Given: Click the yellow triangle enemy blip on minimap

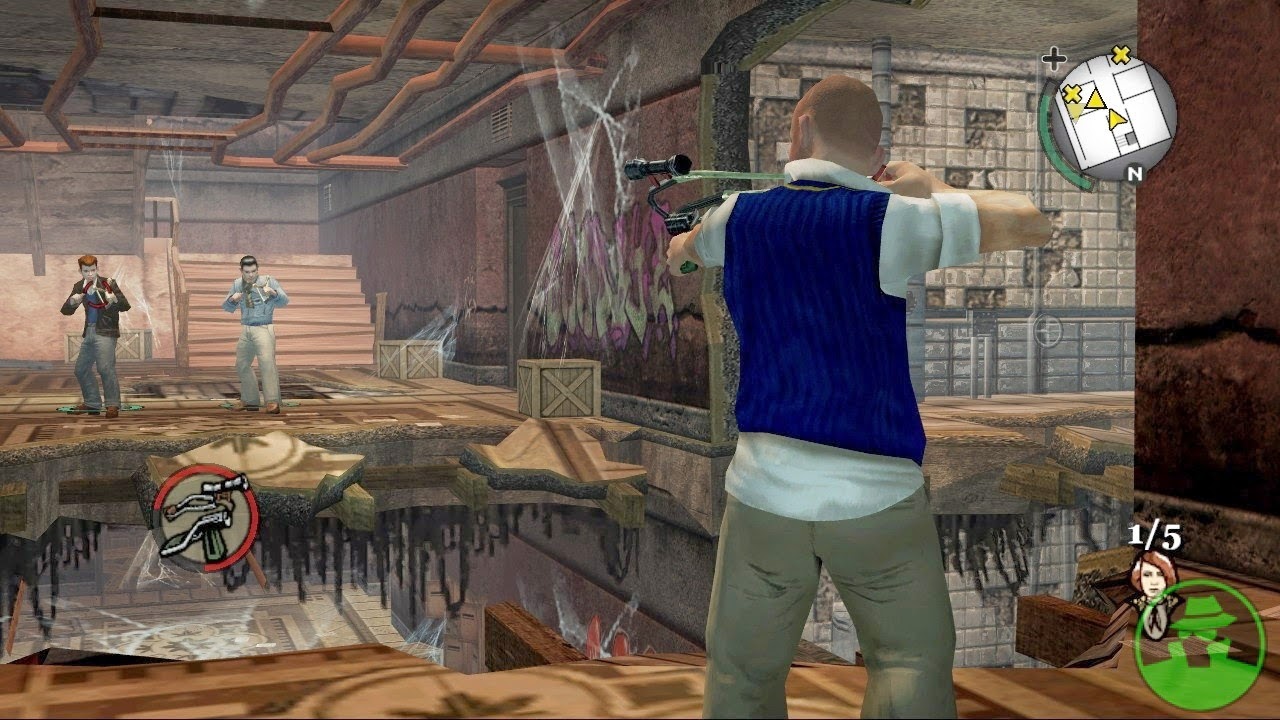Looking at the screenshot, I should (x=1095, y=101).
